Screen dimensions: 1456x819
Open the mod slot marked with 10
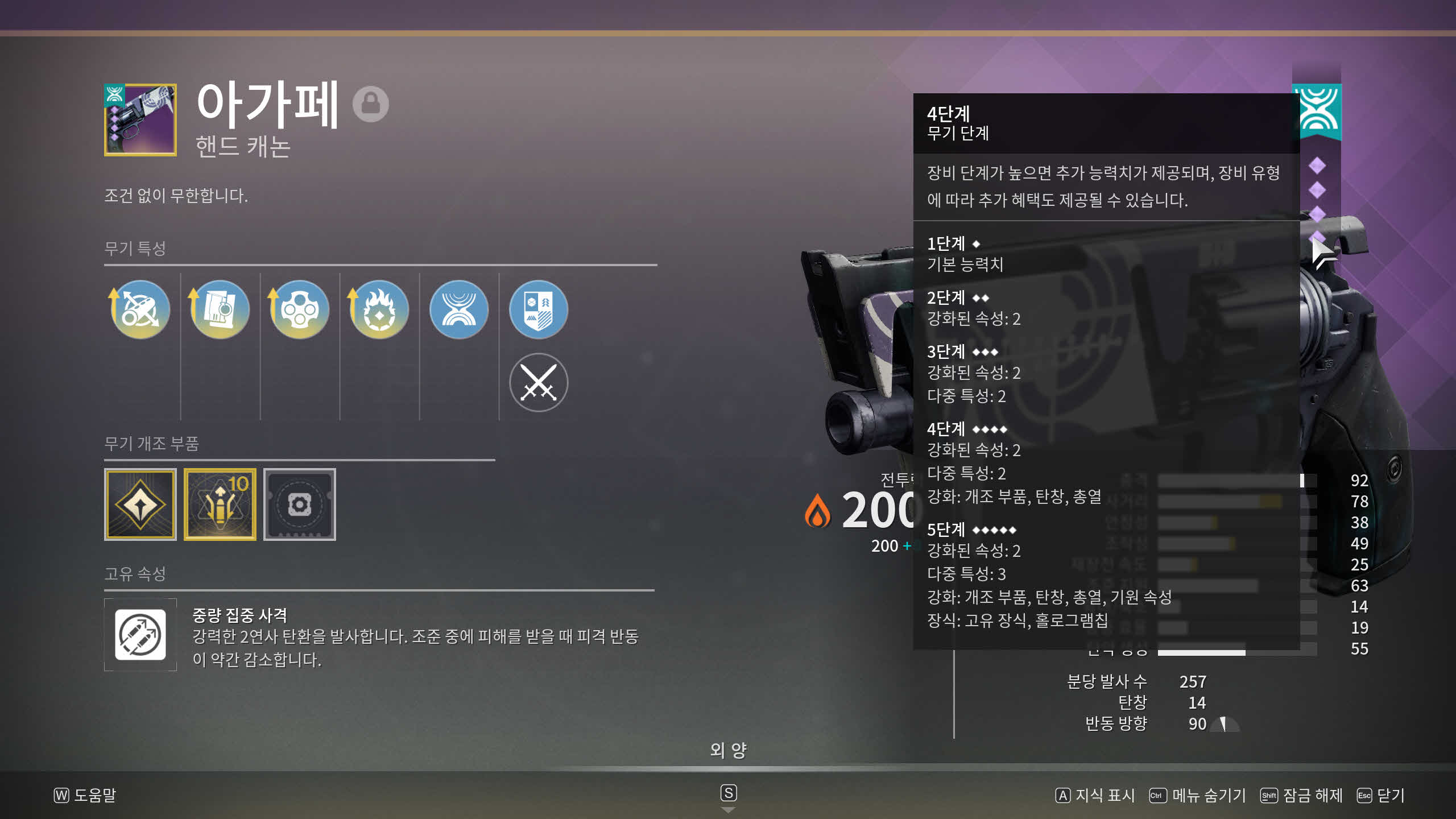coord(220,504)
